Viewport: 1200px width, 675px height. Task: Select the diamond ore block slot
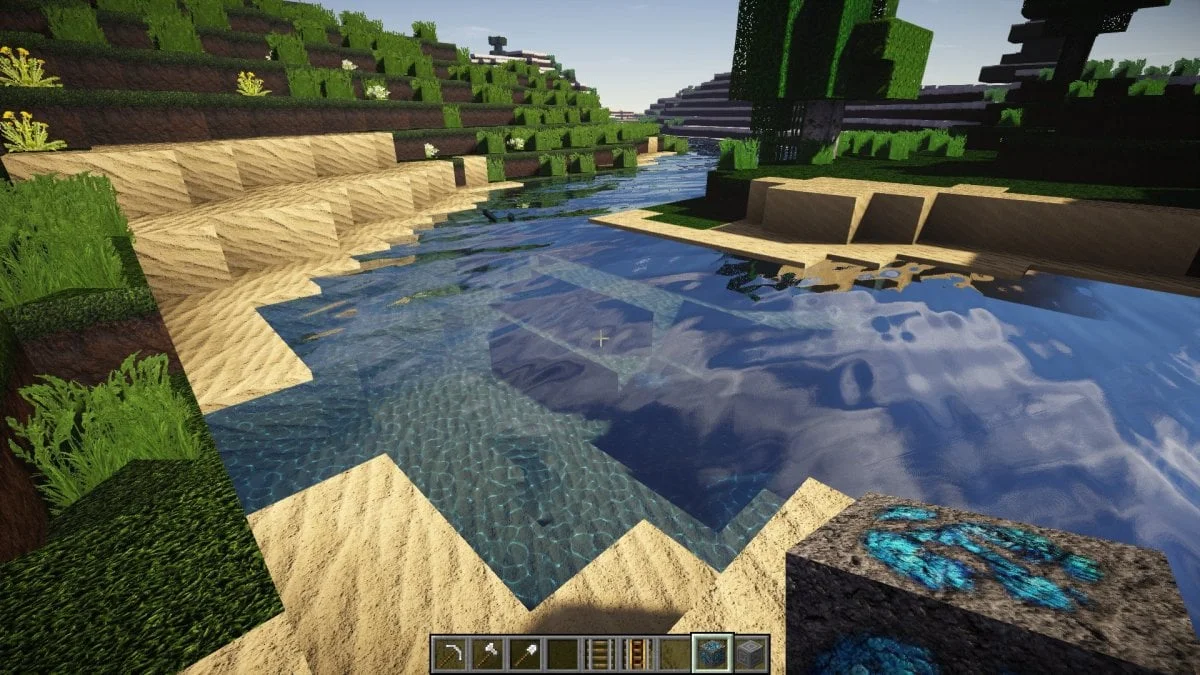(x=712, y=654)
